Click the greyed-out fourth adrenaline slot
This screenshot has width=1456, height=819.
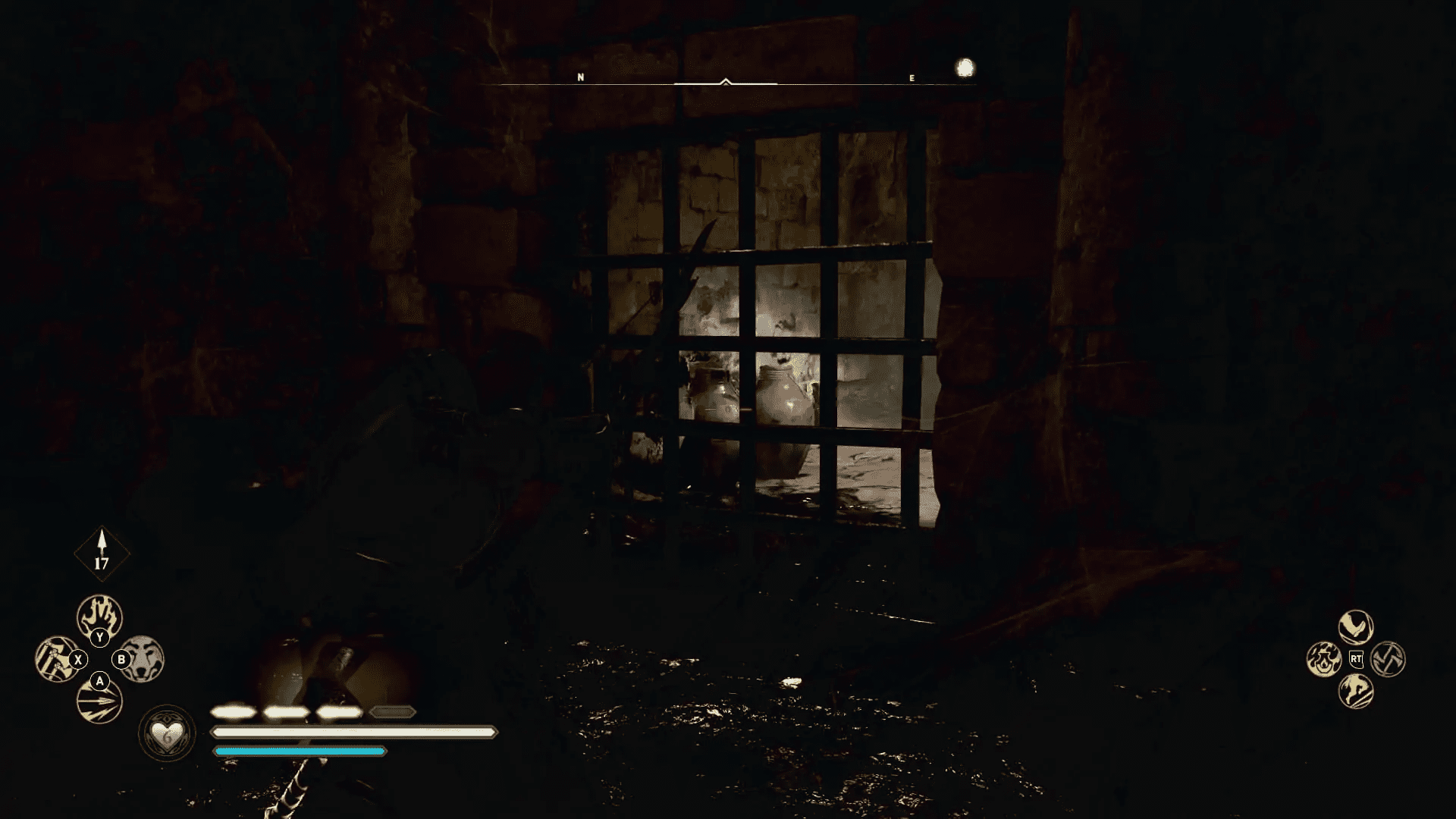tap(393, 713)
